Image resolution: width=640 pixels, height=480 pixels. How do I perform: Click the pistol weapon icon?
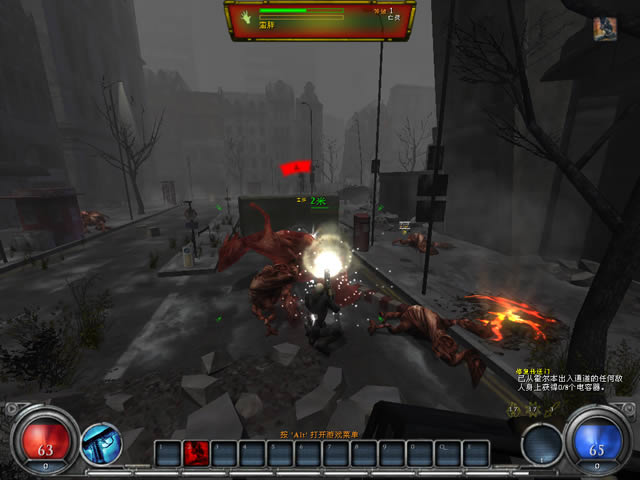point(100,444)
